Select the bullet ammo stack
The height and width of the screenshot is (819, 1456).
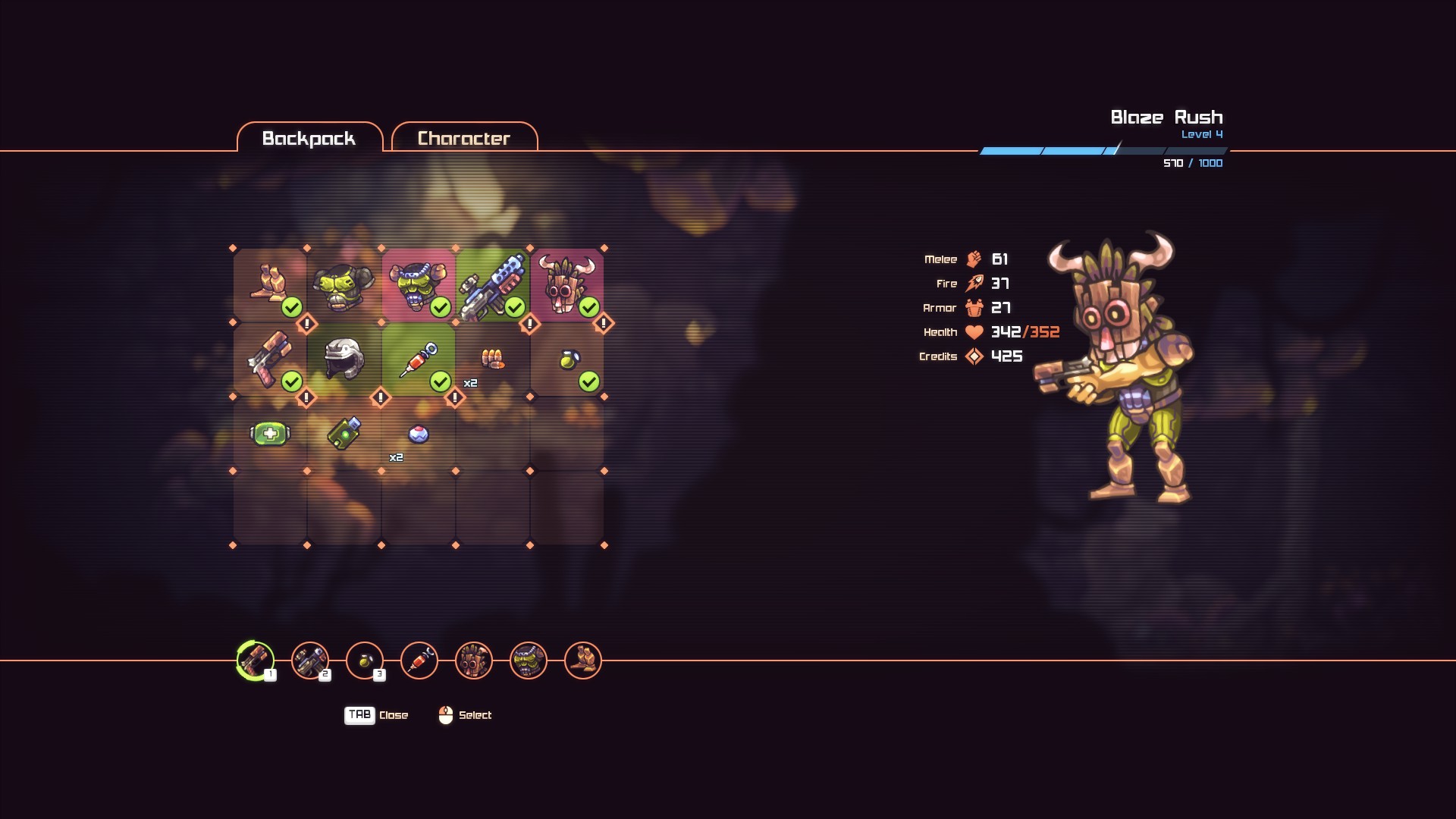(x=493, y=359)
